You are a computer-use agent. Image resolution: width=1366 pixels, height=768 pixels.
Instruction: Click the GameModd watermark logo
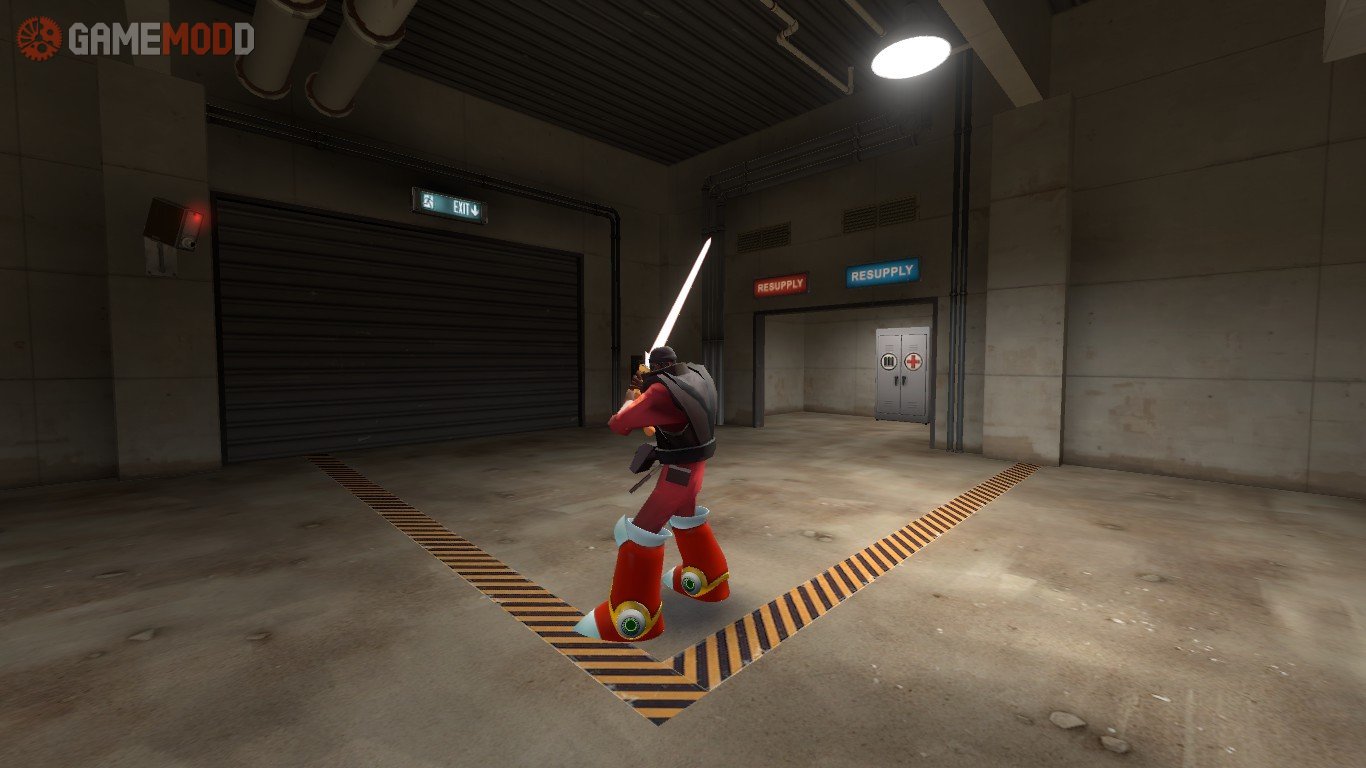tap(135, 39)
